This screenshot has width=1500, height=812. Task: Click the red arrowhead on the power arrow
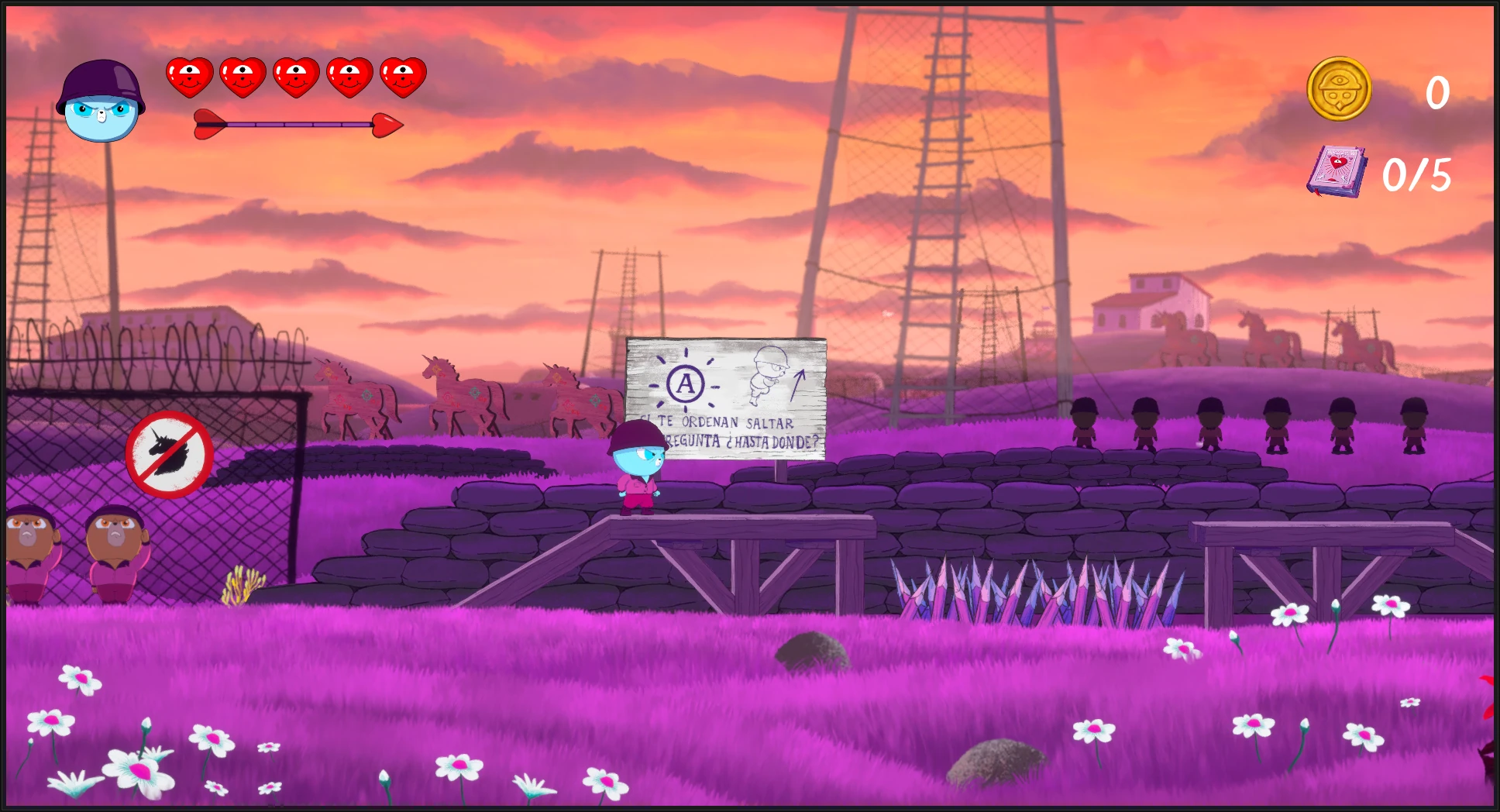click(x=387, y=124)
